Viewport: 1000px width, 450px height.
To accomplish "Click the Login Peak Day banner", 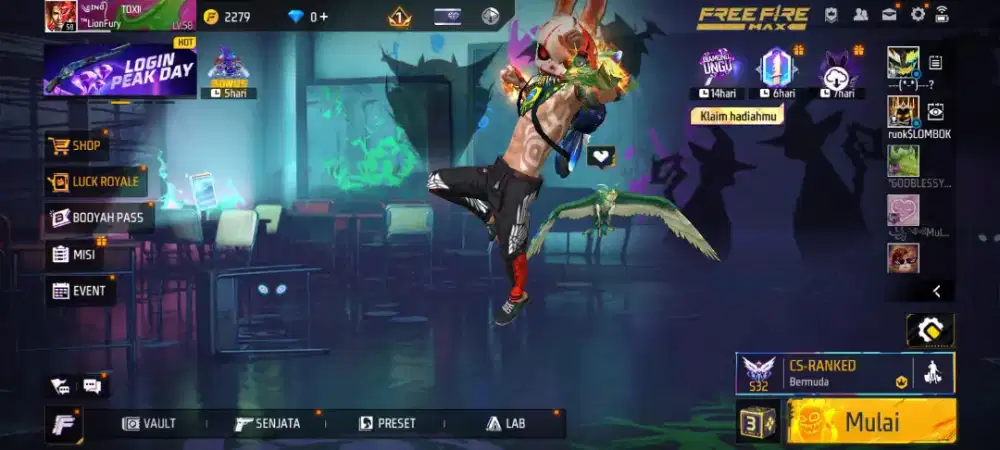I will click(x=119, y=72).
